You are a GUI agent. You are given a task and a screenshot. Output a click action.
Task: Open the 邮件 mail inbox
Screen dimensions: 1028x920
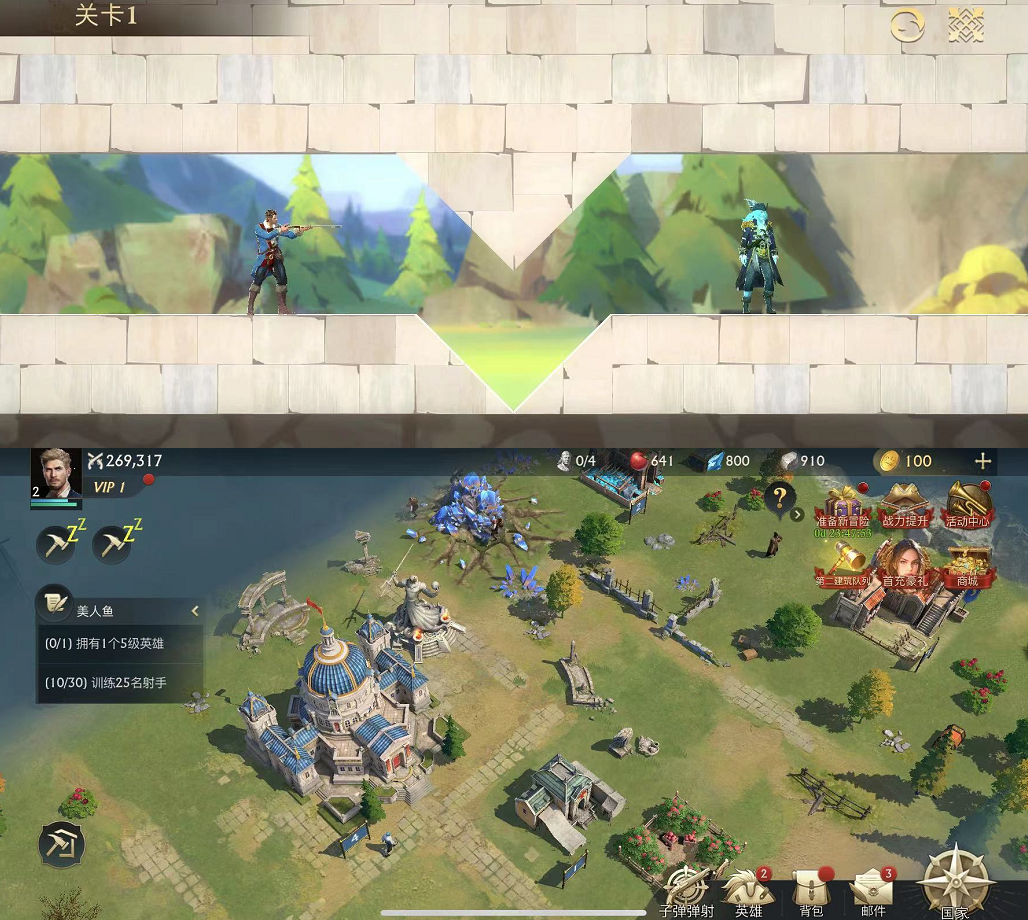click(x=873, y=890)
